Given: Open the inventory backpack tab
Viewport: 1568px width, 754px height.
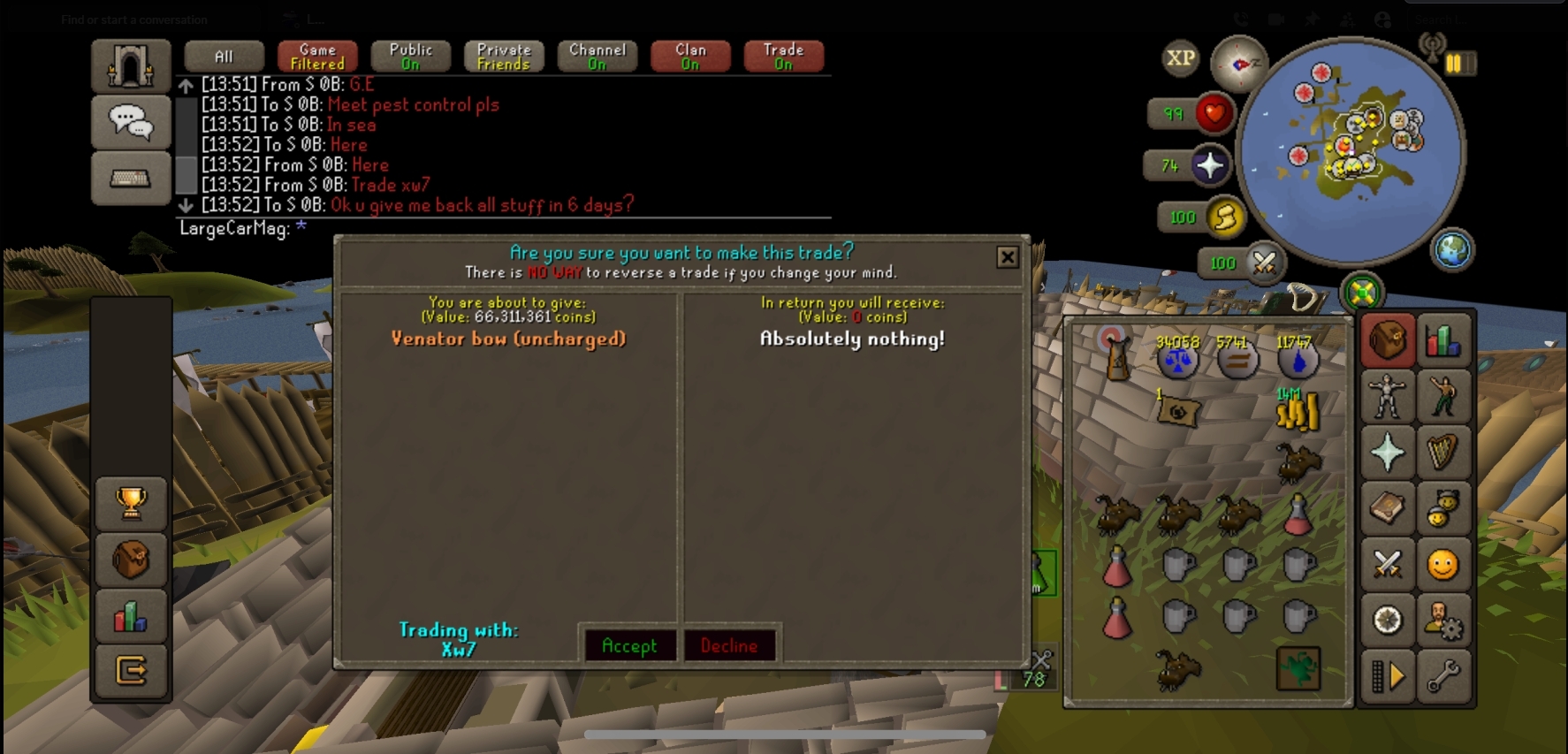Looking at the screenshot, I should click(1387, 340).
